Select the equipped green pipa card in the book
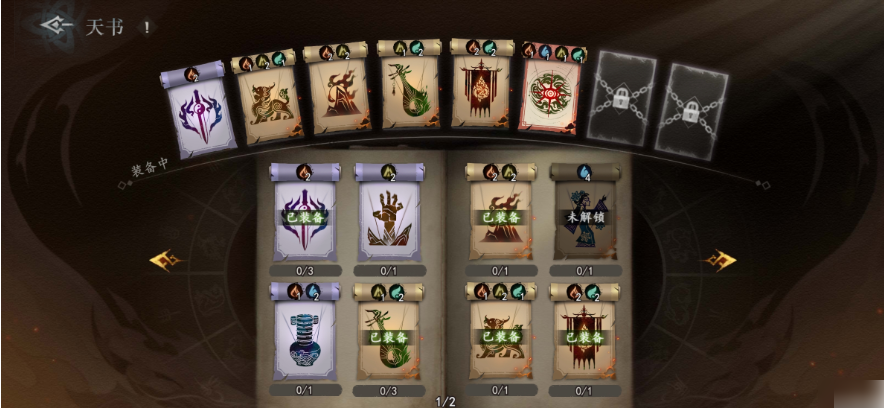This screenshot has height=408, width=884. (391, 335)
